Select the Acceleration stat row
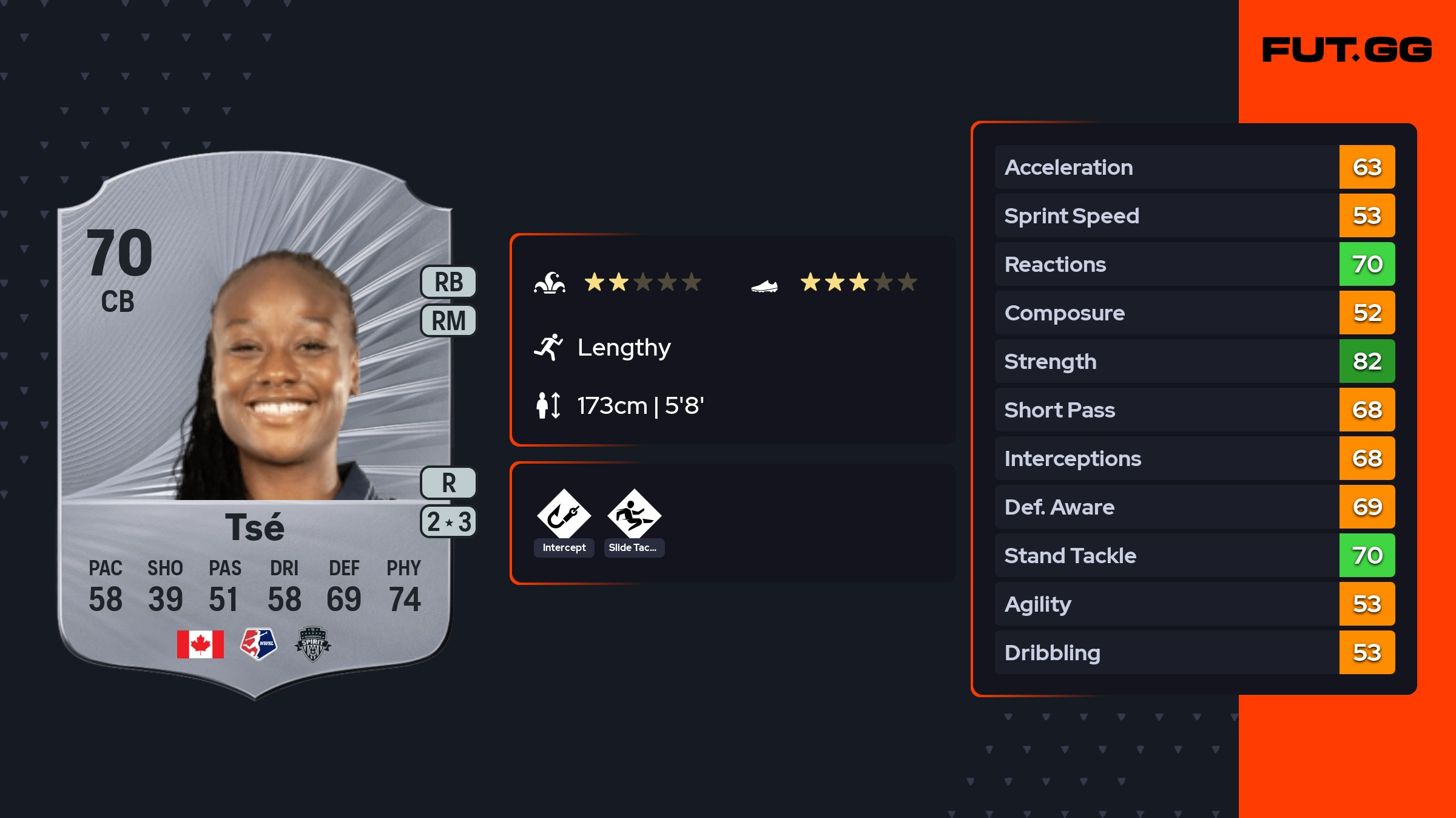The height and width of the screenshot is (818, 1456). click(x=1194, y=167)
